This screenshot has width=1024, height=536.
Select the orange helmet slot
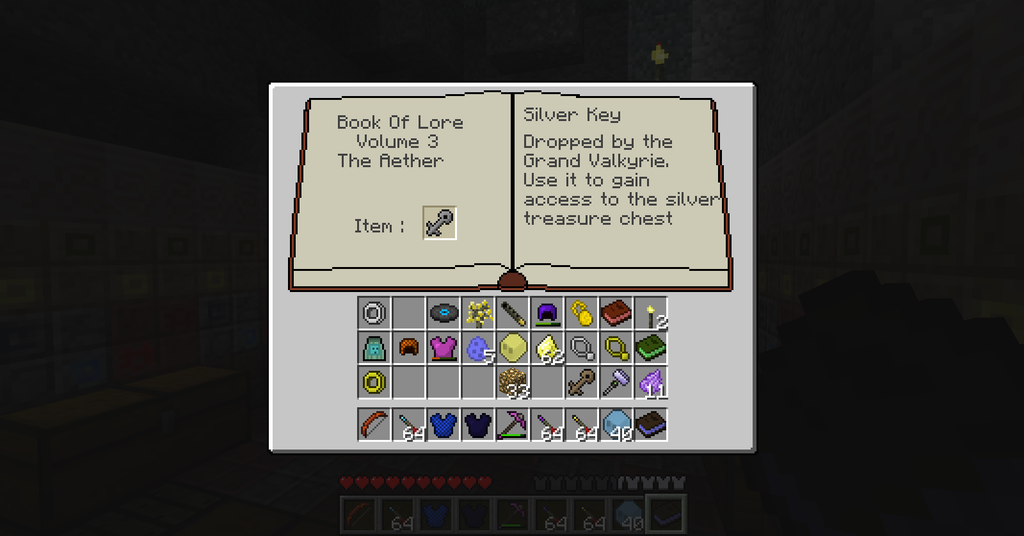click(x=409, y=347)
